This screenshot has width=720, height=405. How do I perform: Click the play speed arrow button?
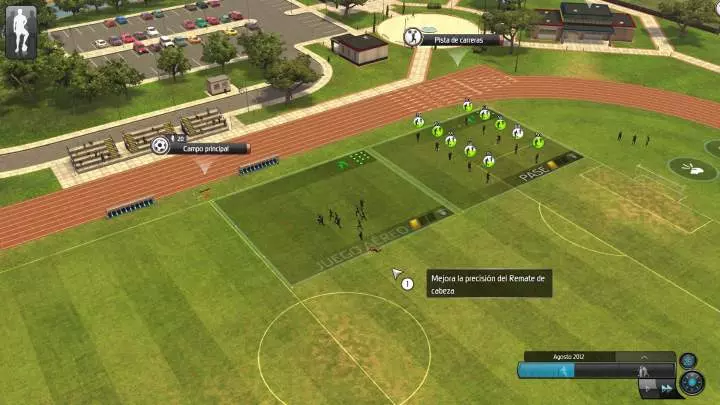(x=645, y=387)
